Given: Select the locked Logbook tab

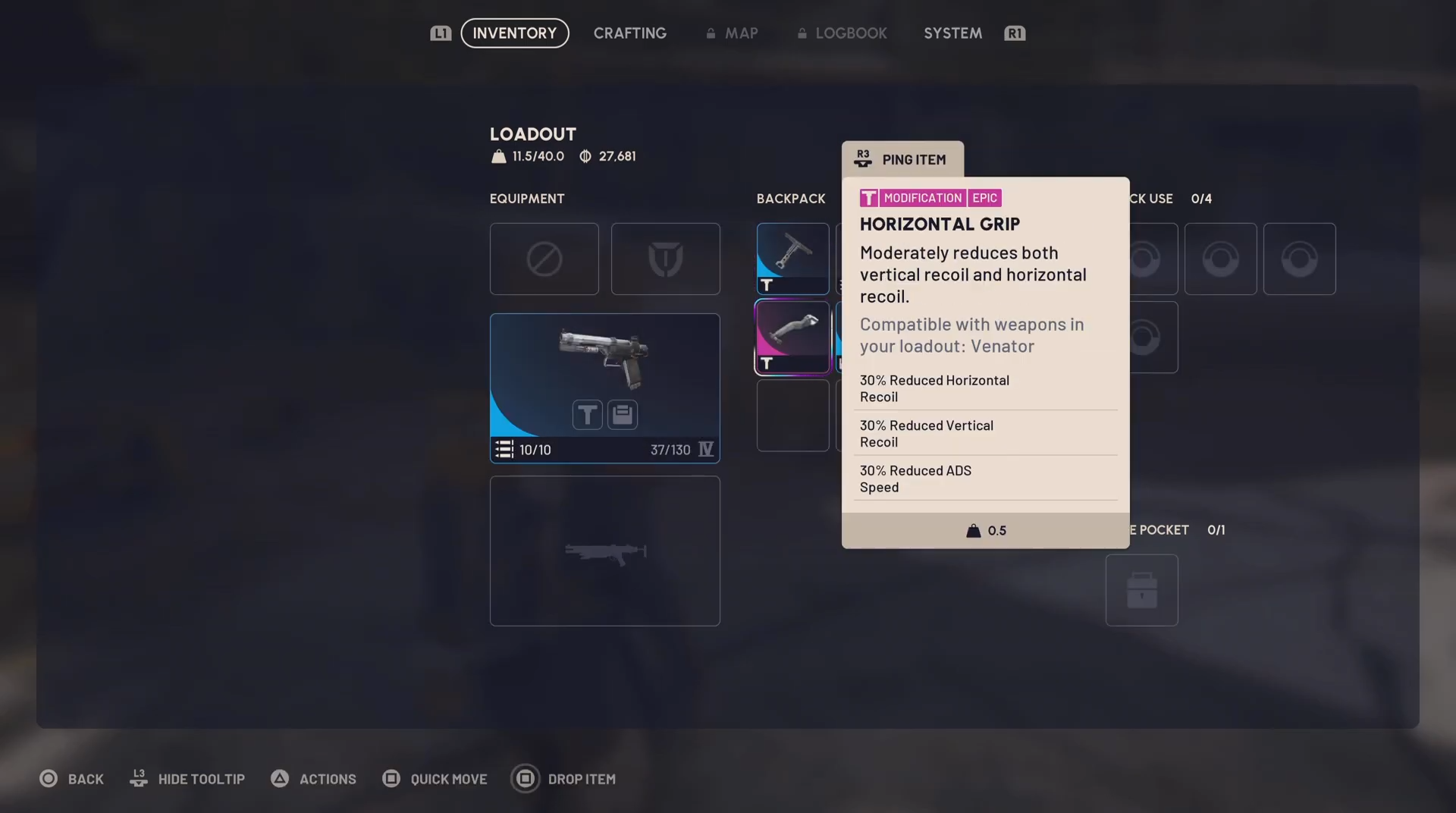Looking at the screenshot, I should [843, 33].
